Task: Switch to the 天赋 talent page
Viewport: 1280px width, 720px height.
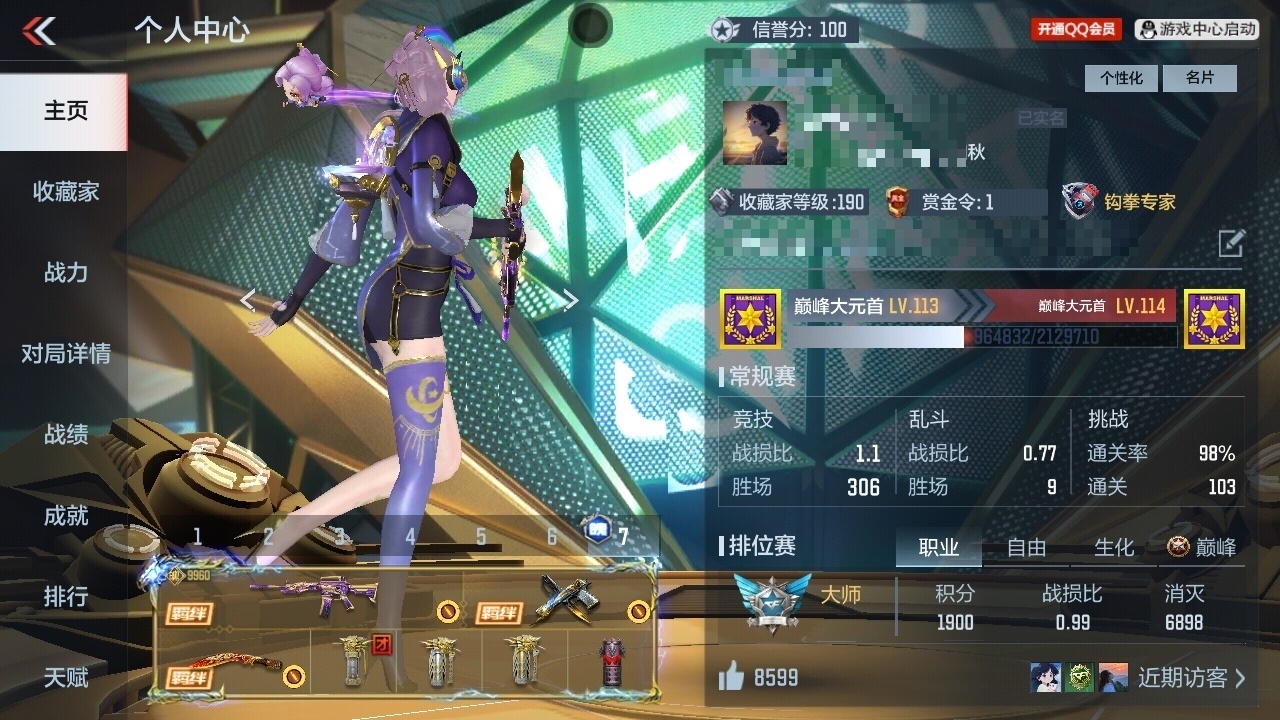Action: point(65,677)
